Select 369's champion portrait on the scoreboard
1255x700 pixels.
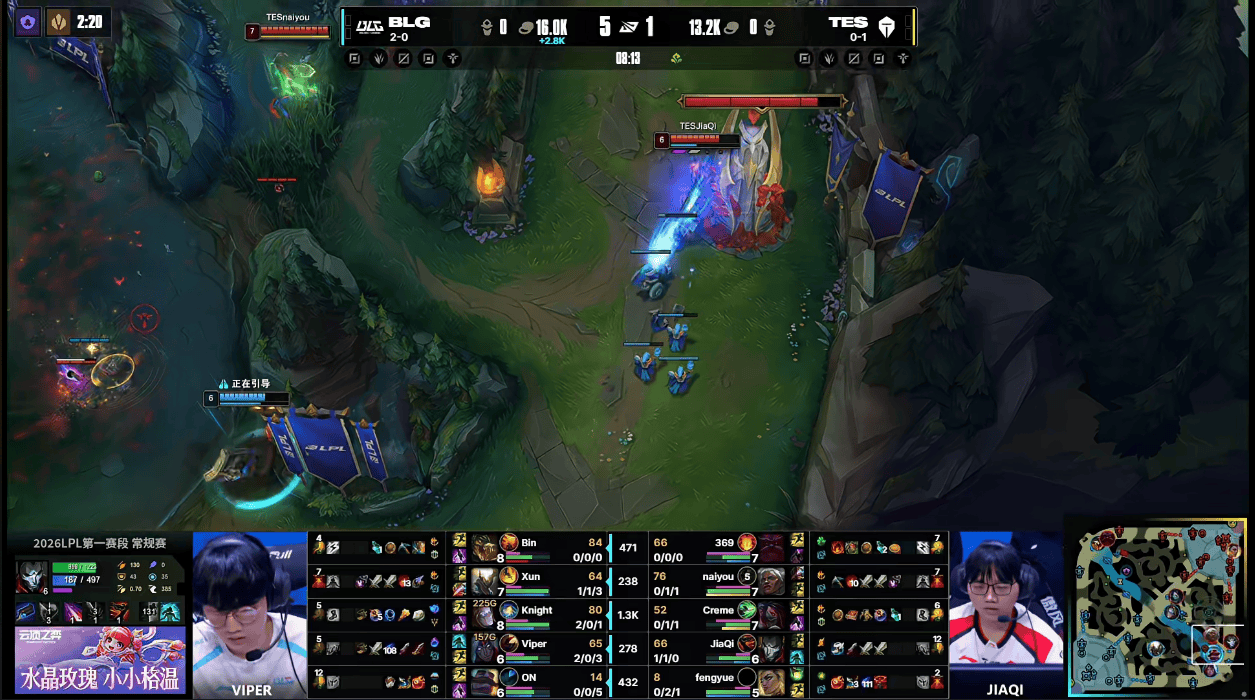point(770,546)
